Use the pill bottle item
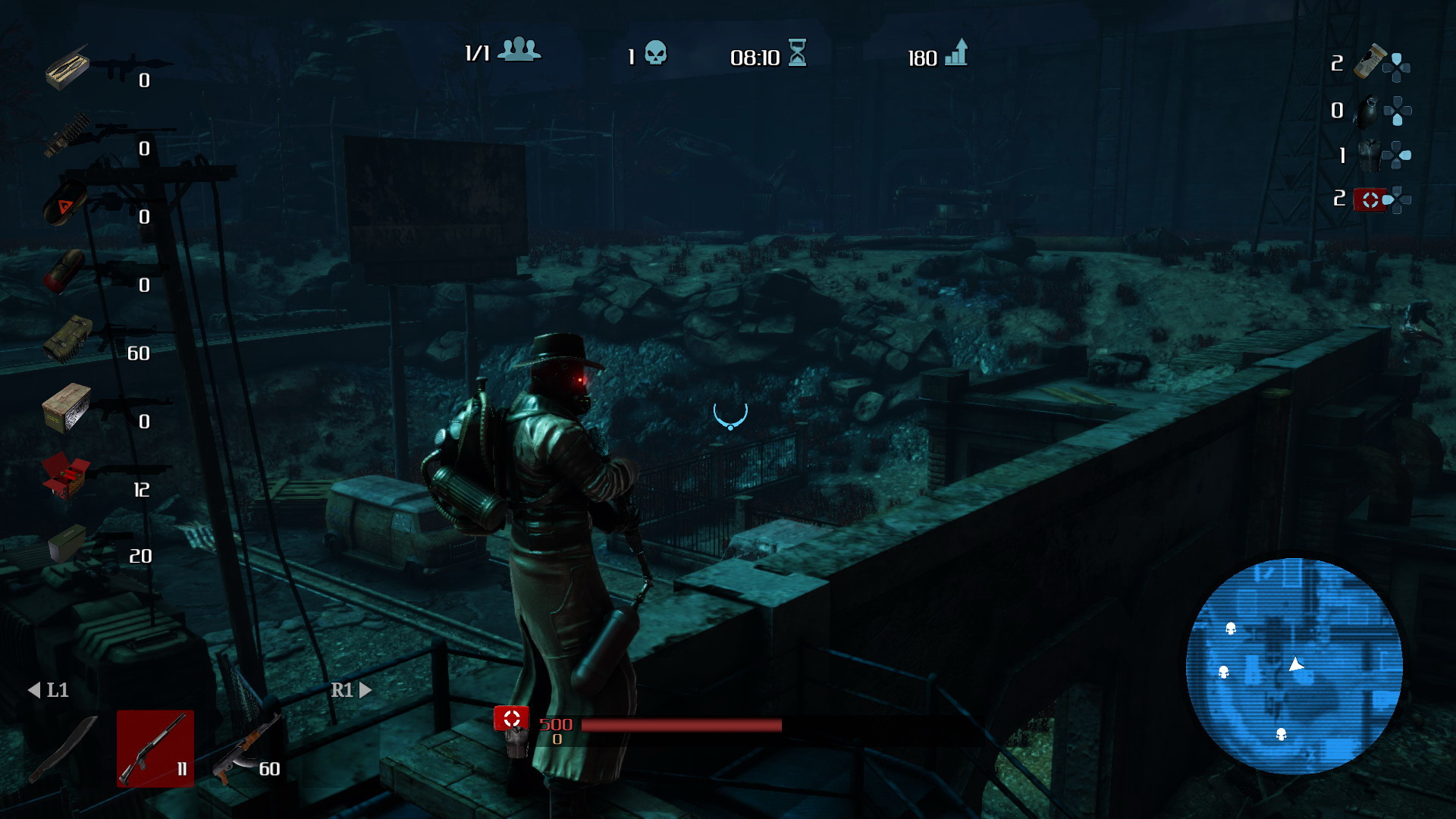 pos(1370,61)
